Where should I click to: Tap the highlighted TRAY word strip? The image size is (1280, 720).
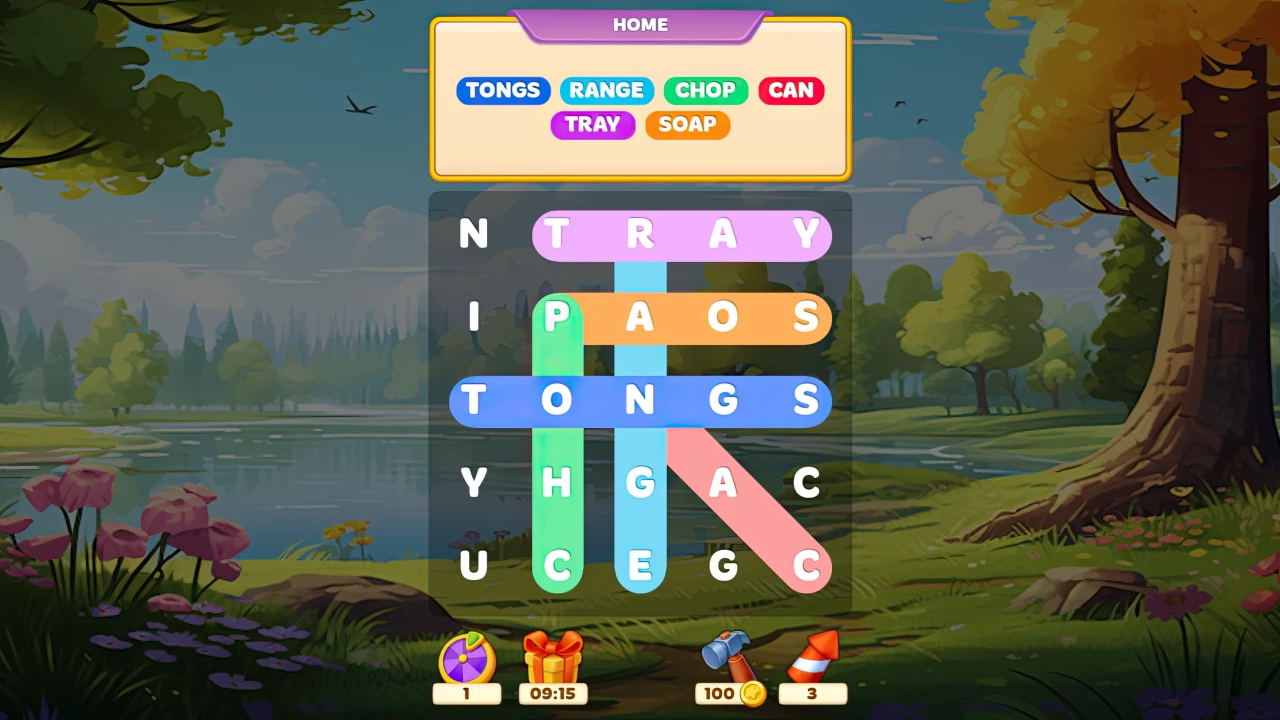point(682,235)
